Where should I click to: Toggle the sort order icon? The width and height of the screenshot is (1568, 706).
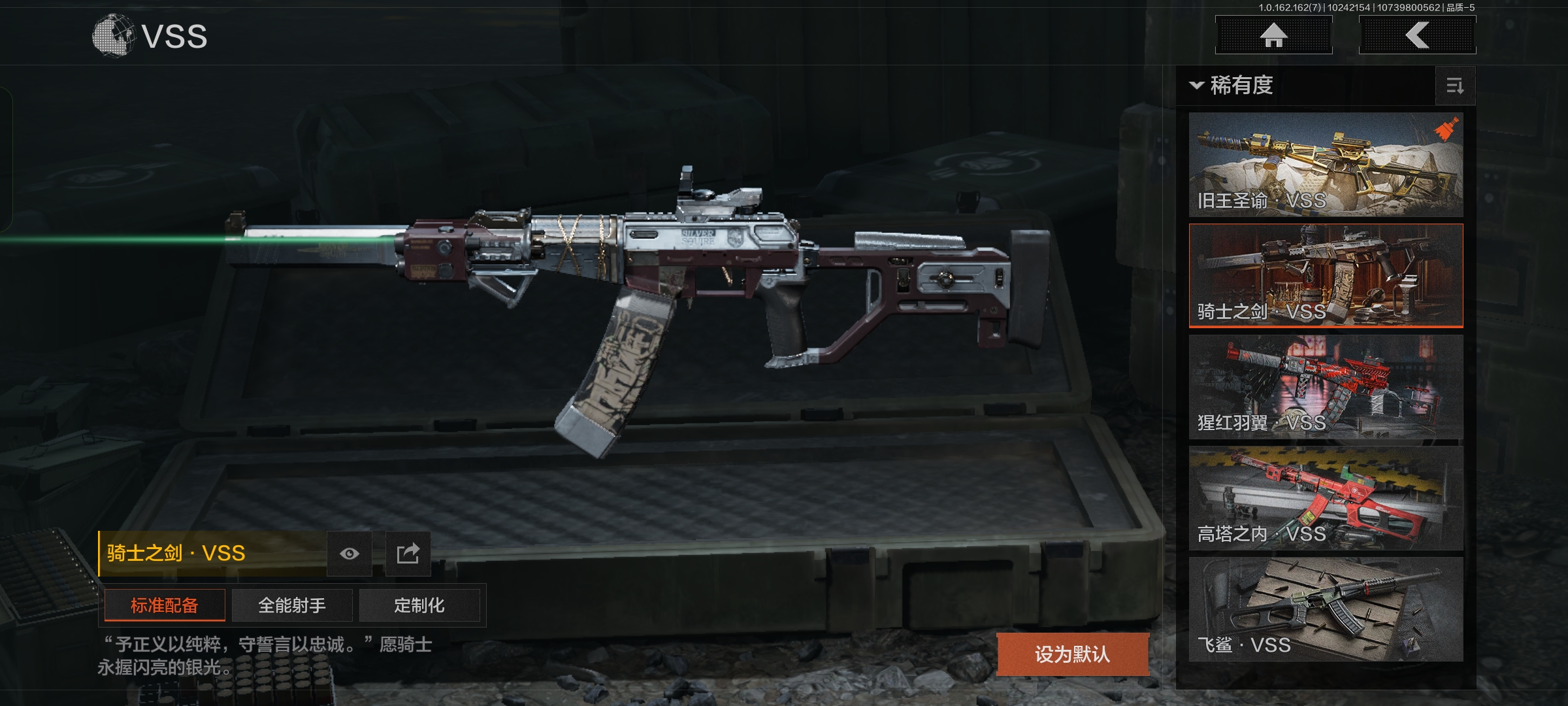point(1455,86)
